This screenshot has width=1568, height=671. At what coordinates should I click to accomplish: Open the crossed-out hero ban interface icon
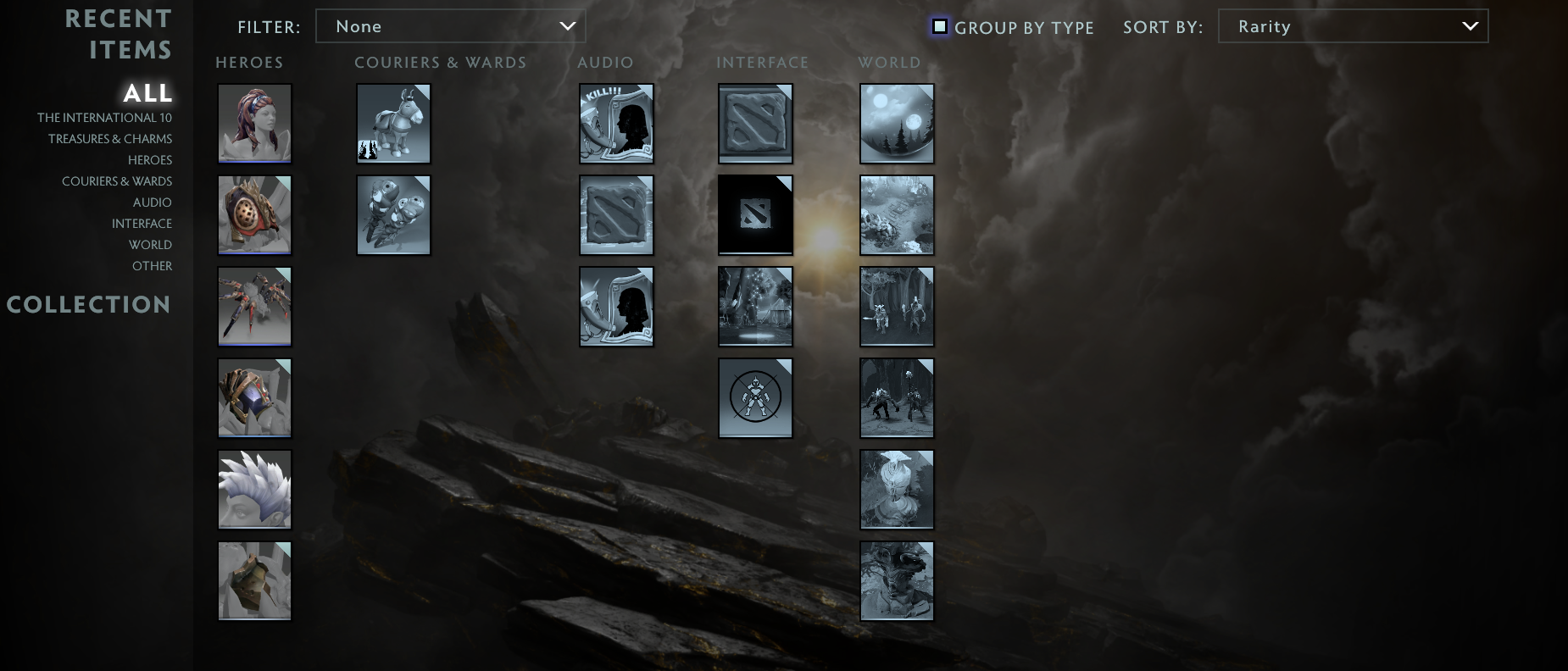pos(755,397)
